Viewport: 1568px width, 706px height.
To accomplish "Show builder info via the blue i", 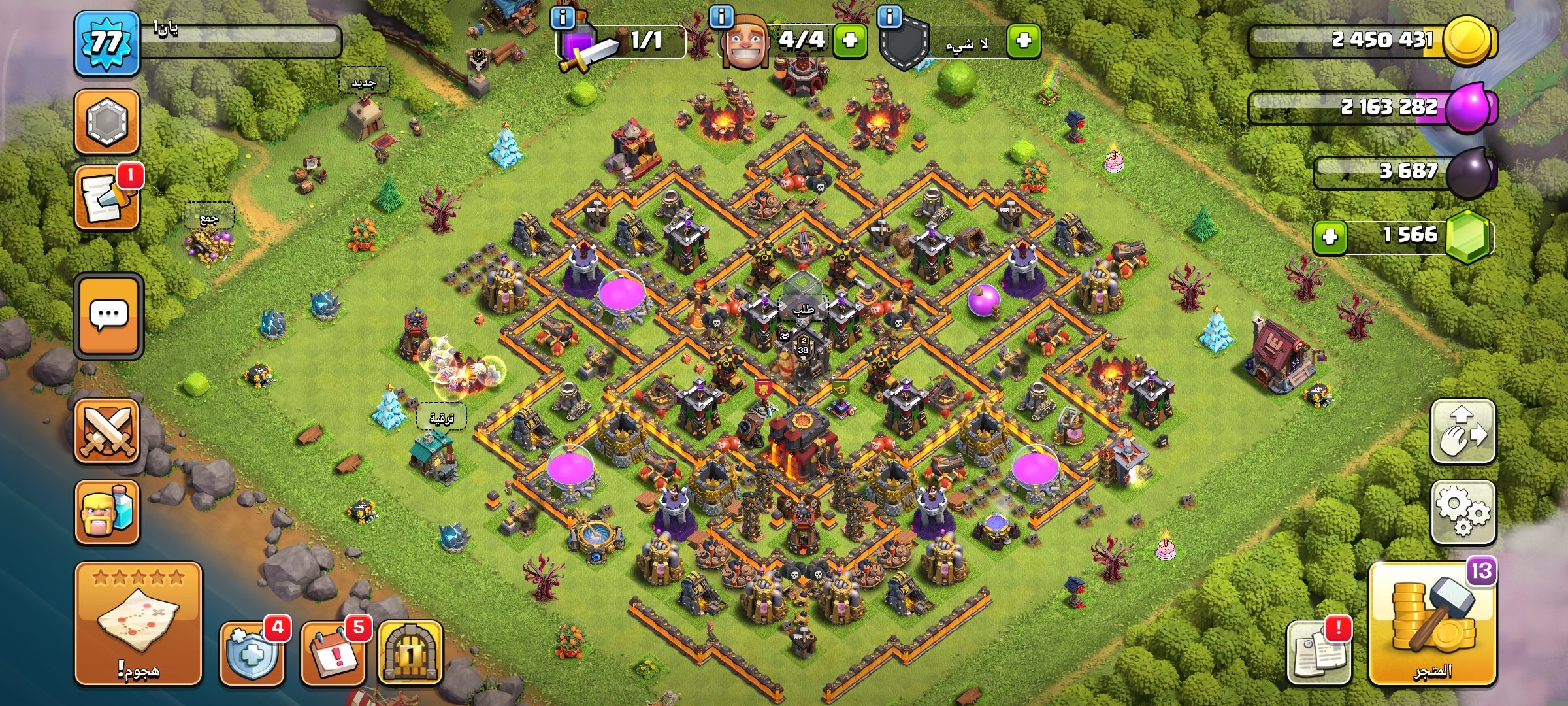I will pos(721,17).
